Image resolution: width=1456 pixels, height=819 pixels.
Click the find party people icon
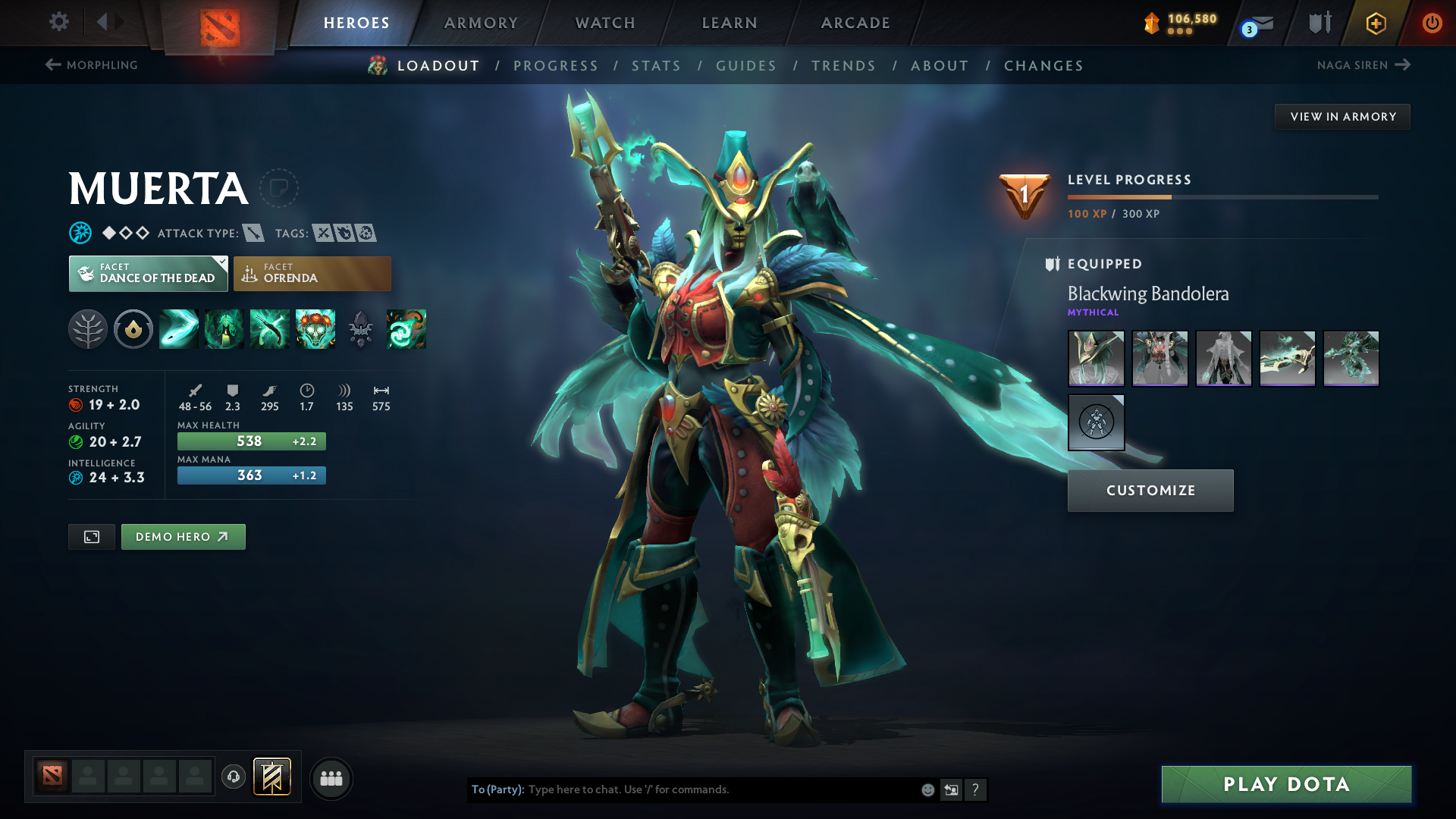tap(331, 778)
